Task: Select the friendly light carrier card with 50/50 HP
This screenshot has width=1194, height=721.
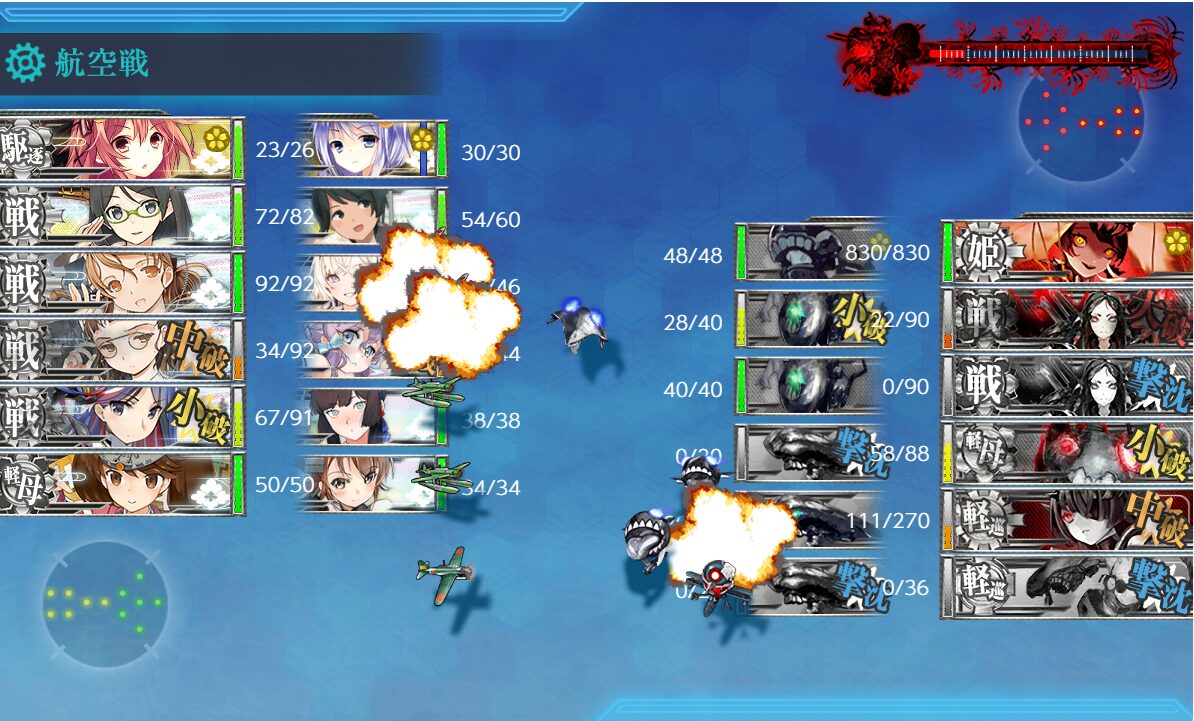Action: 122,483
